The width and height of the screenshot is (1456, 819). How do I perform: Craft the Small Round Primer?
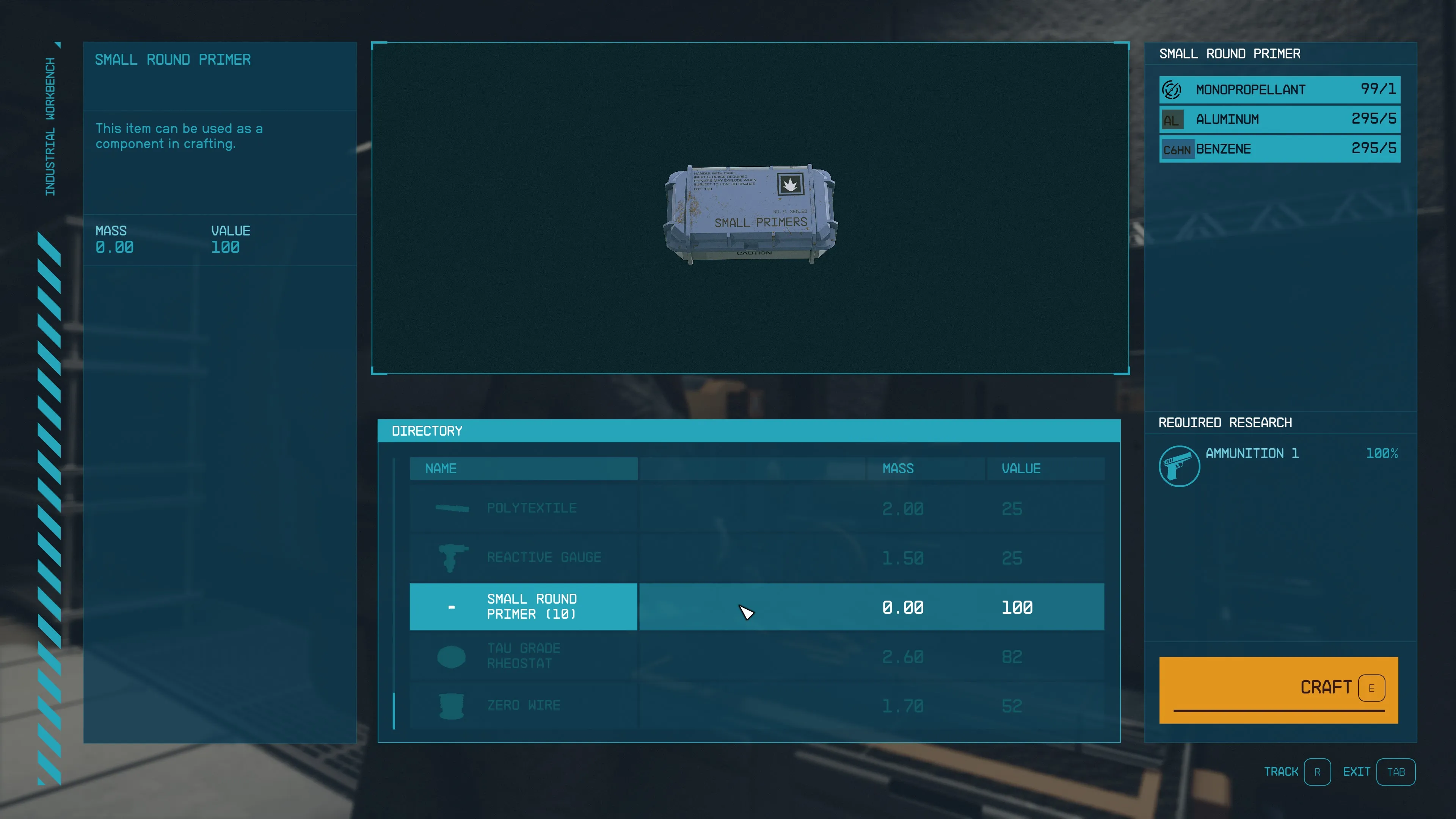pos(1278,689)
